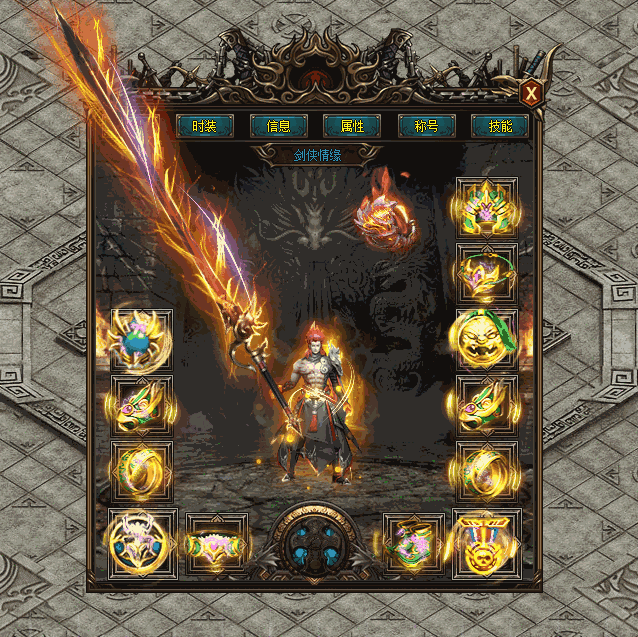Switch to the 时装 tab
The height and width of the screenshot is (637, 638).
point(205,126)
